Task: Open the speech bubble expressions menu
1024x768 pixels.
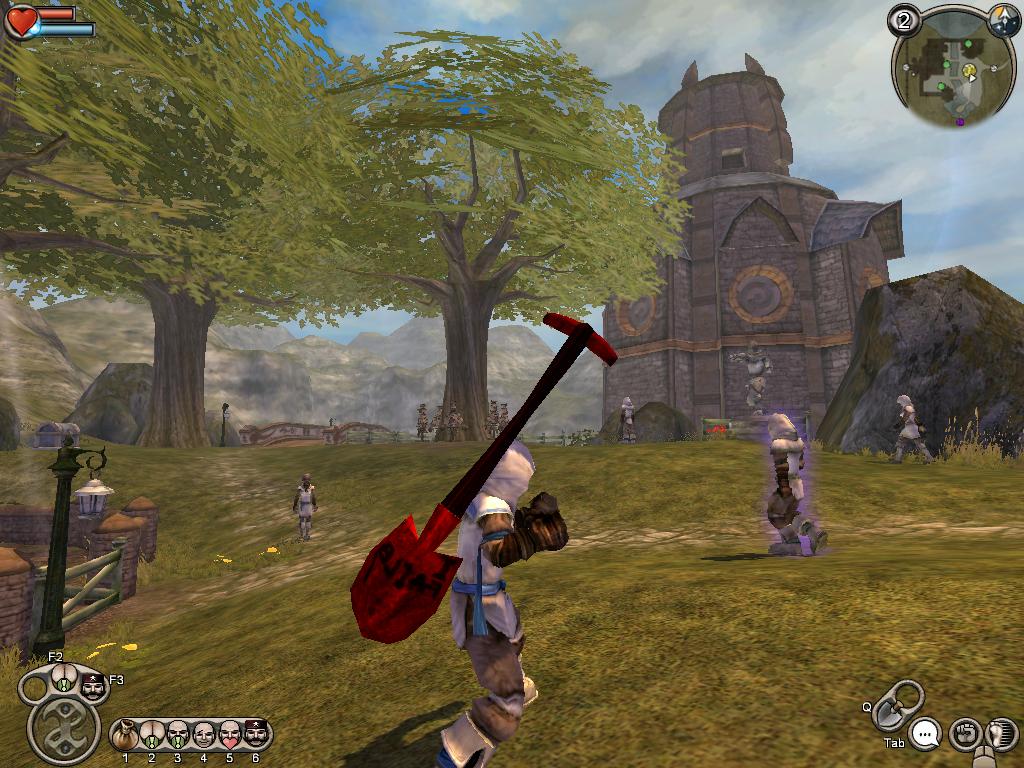Action: pos(927,735)
